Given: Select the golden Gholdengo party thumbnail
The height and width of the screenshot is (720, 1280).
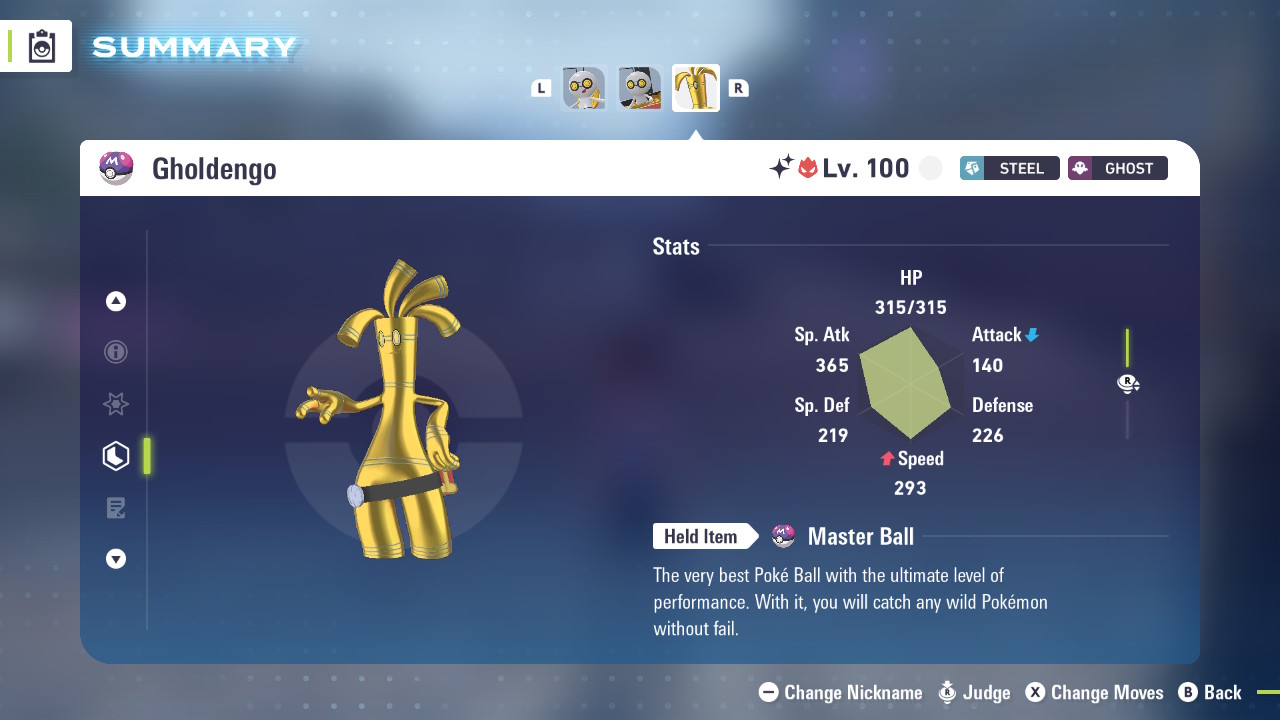Looking at the screenshot, I should (696, 88).
